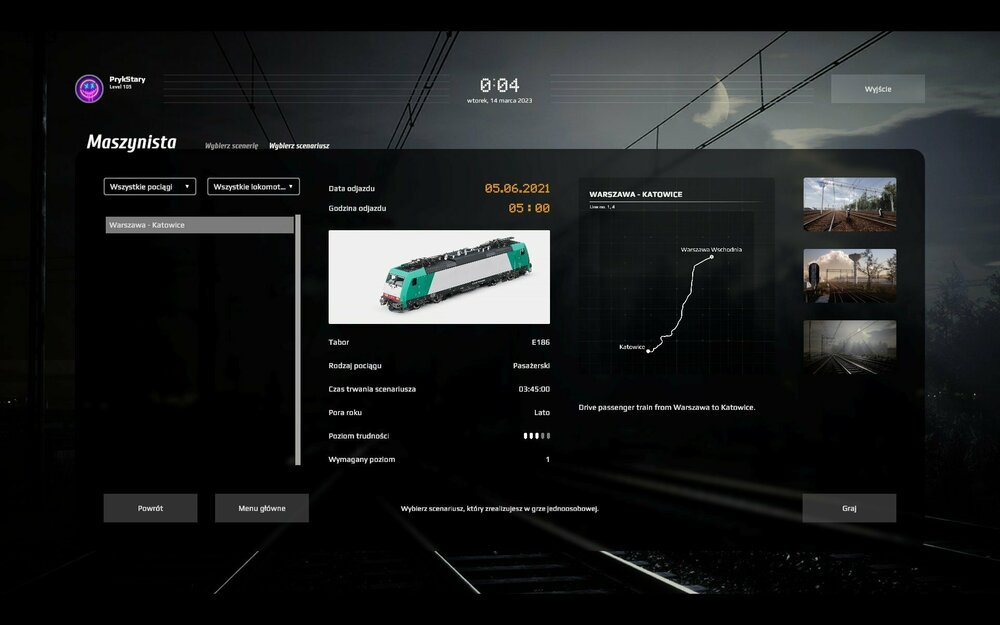The height and width of the screenshot is (625, 1000).
Task: Go back with the Powrót button
Action: pyautogui.click(x=150, y=508)
